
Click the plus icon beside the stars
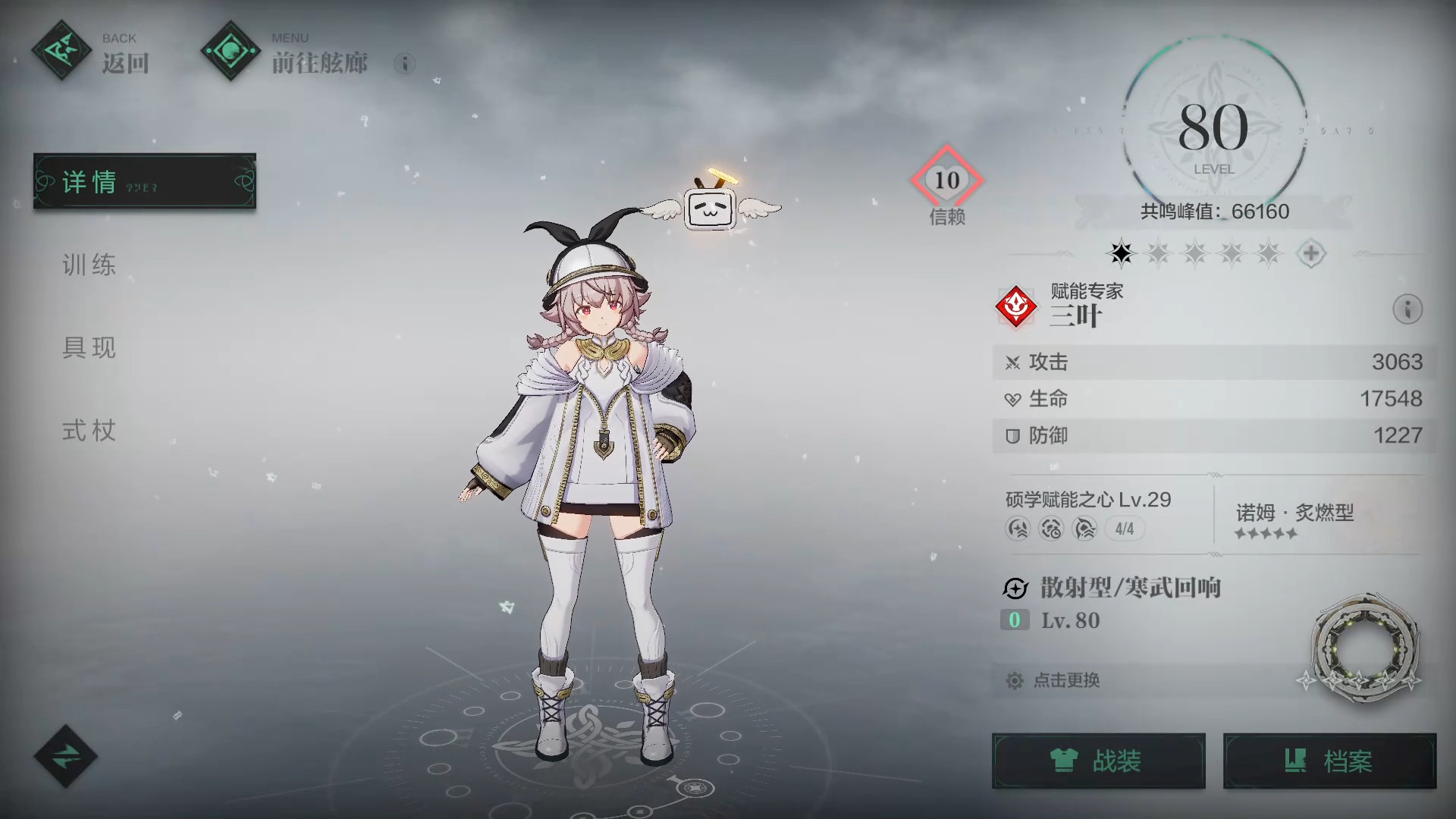[1310, 253]
